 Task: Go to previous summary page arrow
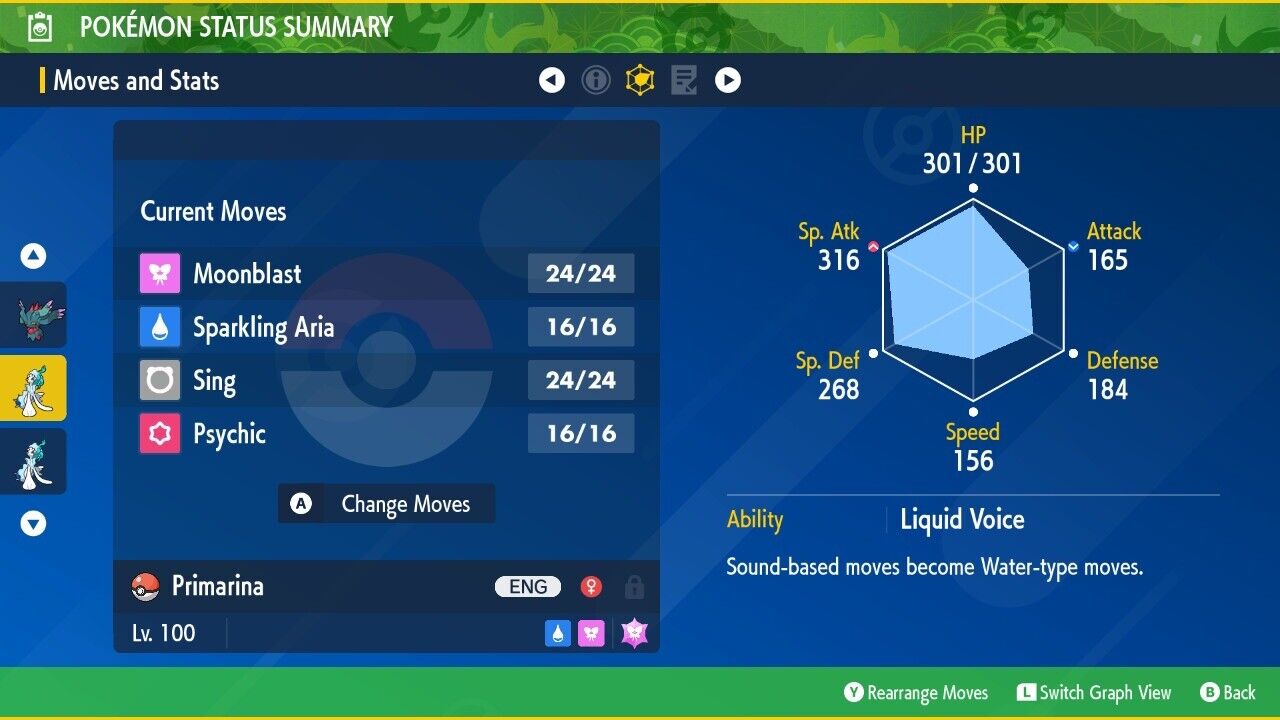[552, 80]
